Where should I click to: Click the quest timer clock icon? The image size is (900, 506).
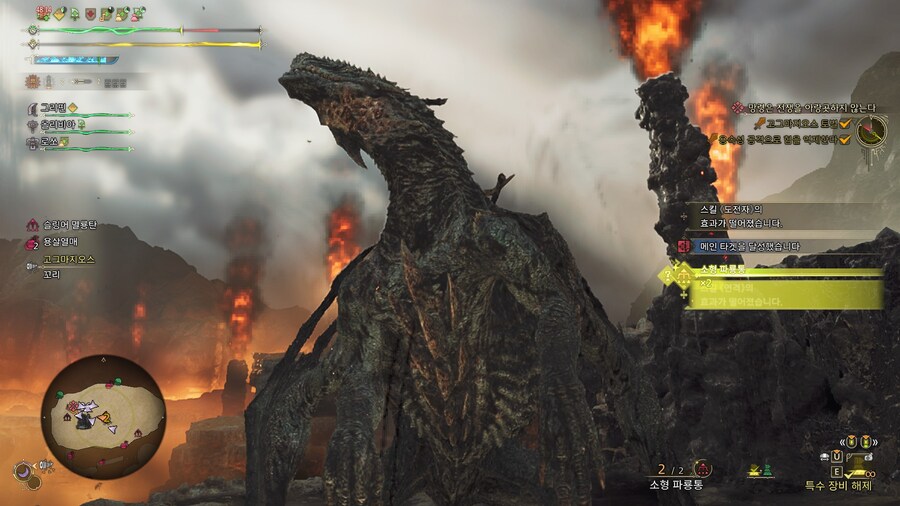coord(871,129)
